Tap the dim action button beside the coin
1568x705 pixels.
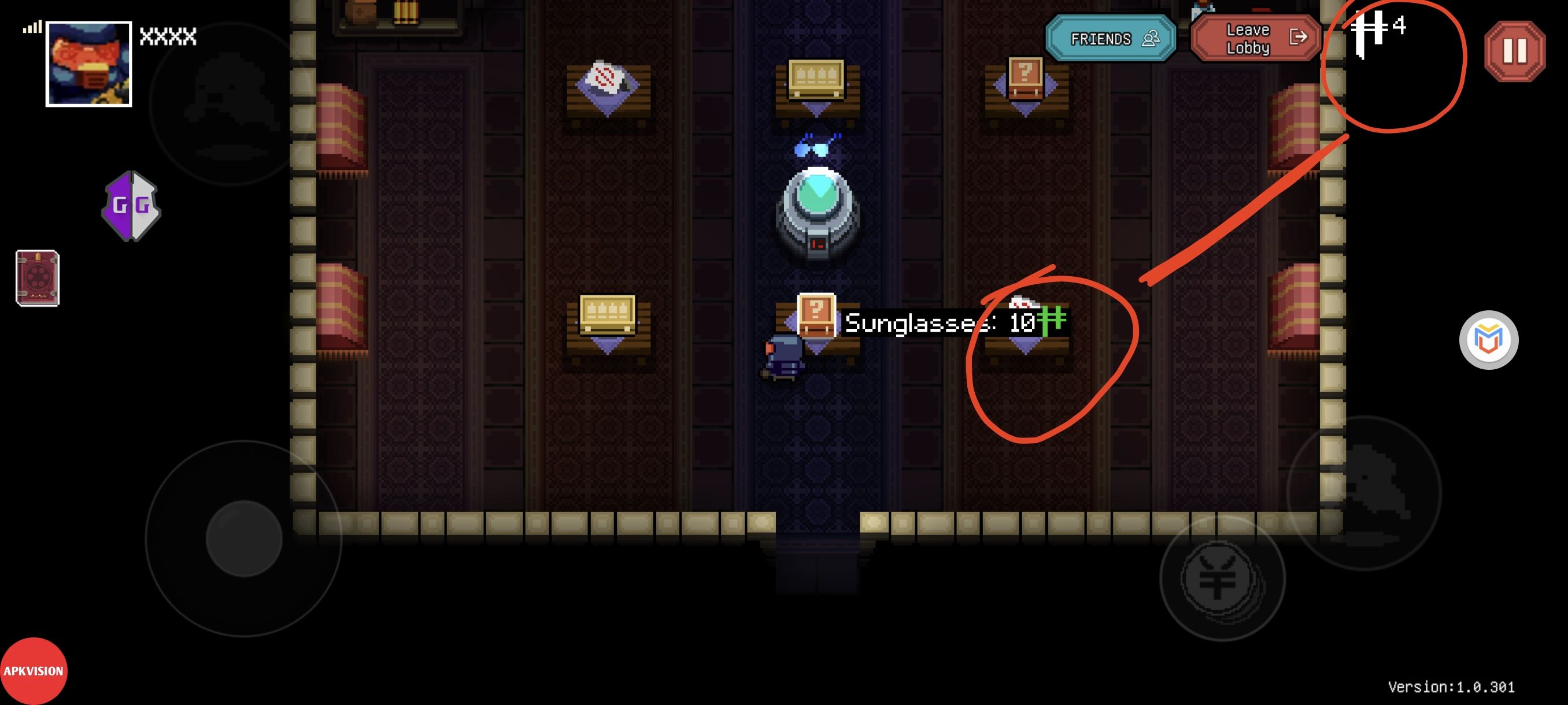1364,493
